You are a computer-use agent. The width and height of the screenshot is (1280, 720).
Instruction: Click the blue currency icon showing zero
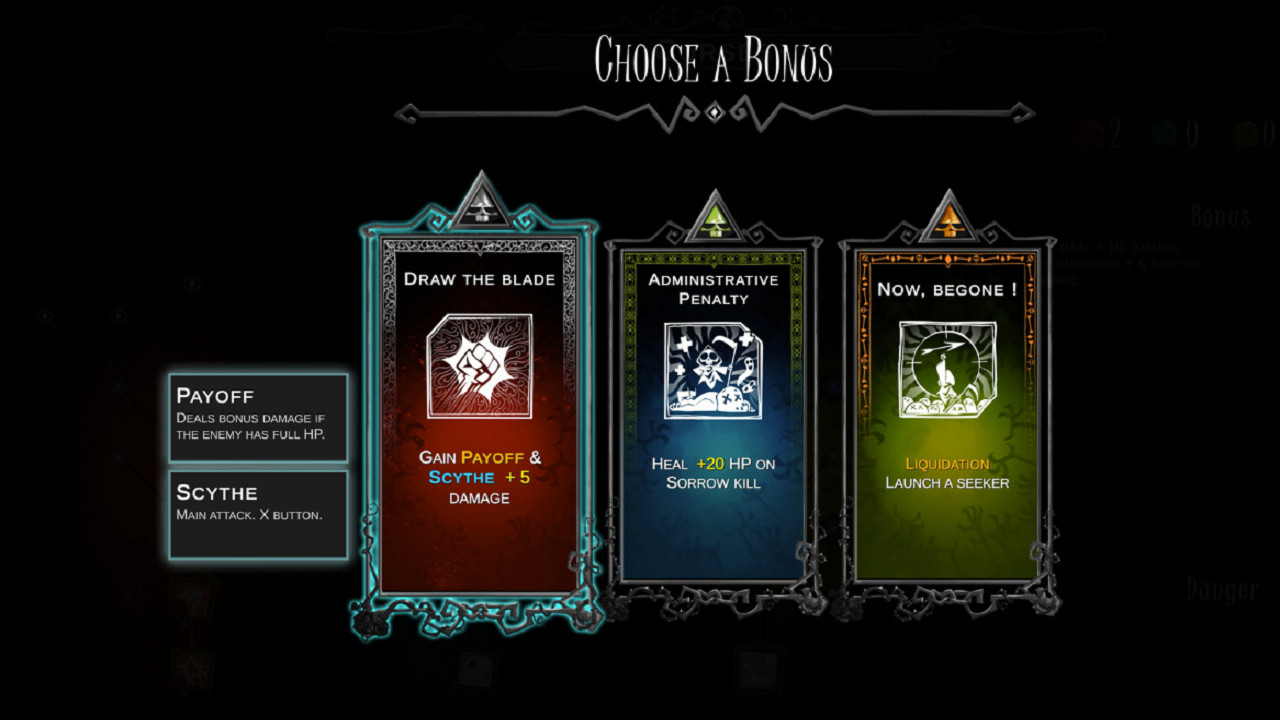pyautogui.click(x=1162, y=132)
